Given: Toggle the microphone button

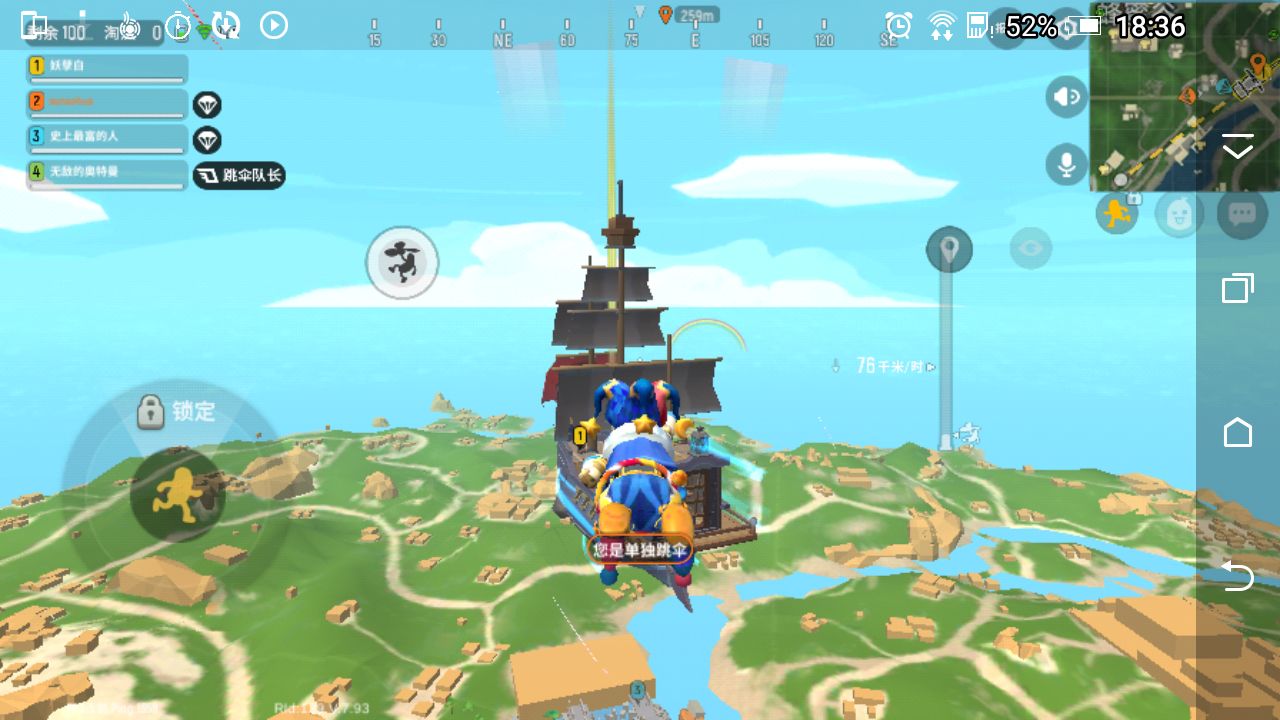Looking at the screenshot, I should click(1067, 163).
